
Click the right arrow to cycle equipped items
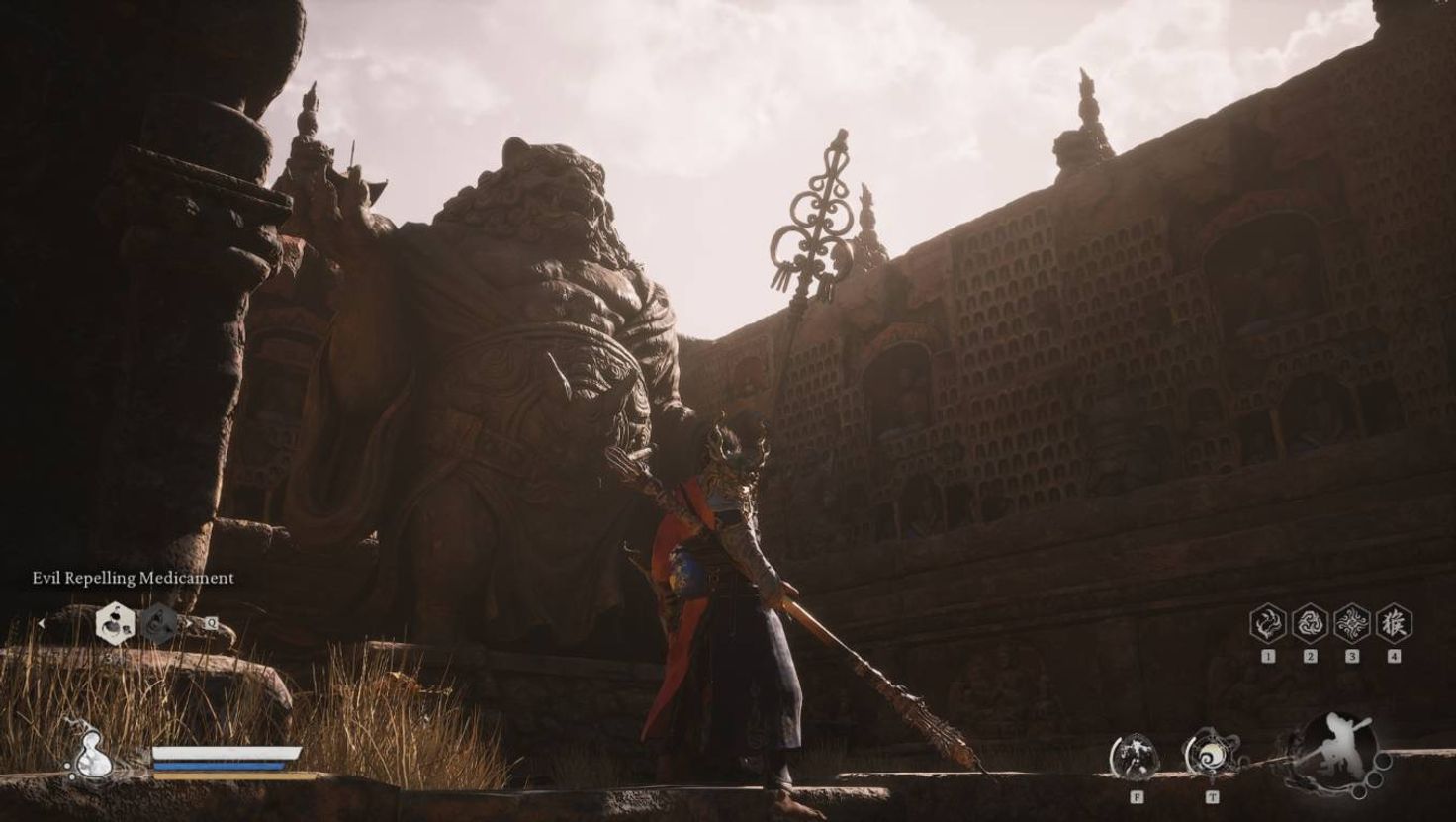(190, 622)
